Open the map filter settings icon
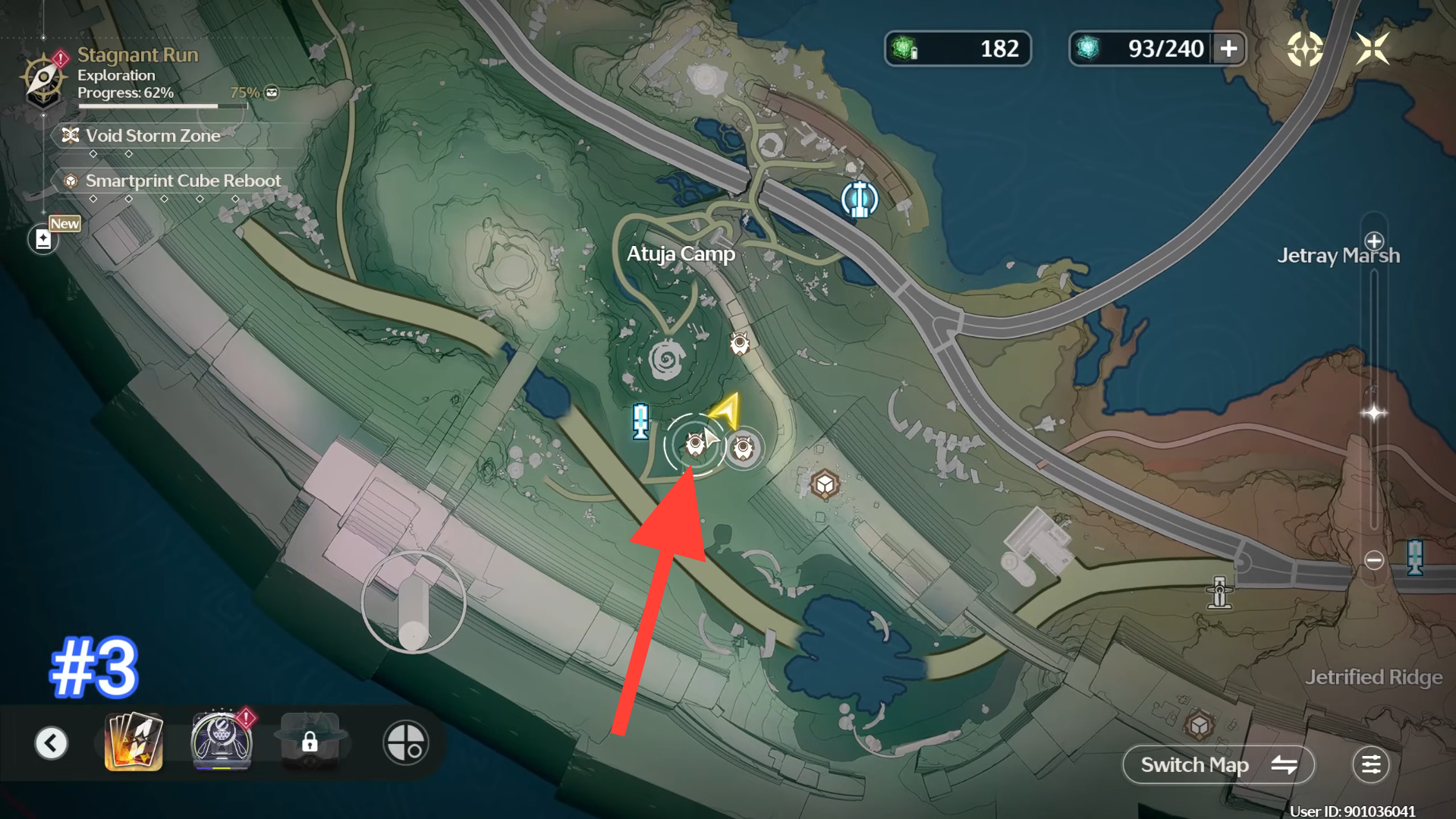The width and height of the screenshot is (1456, 819). tap(1370, 764)
